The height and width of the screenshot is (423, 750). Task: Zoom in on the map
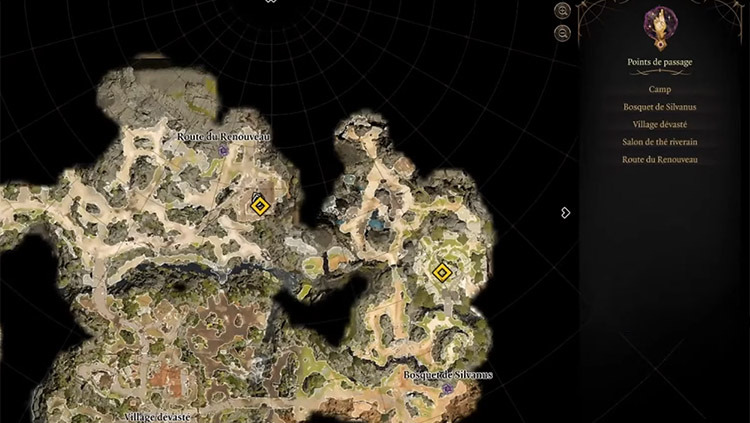pyautogui.click(x=563, y=10)
